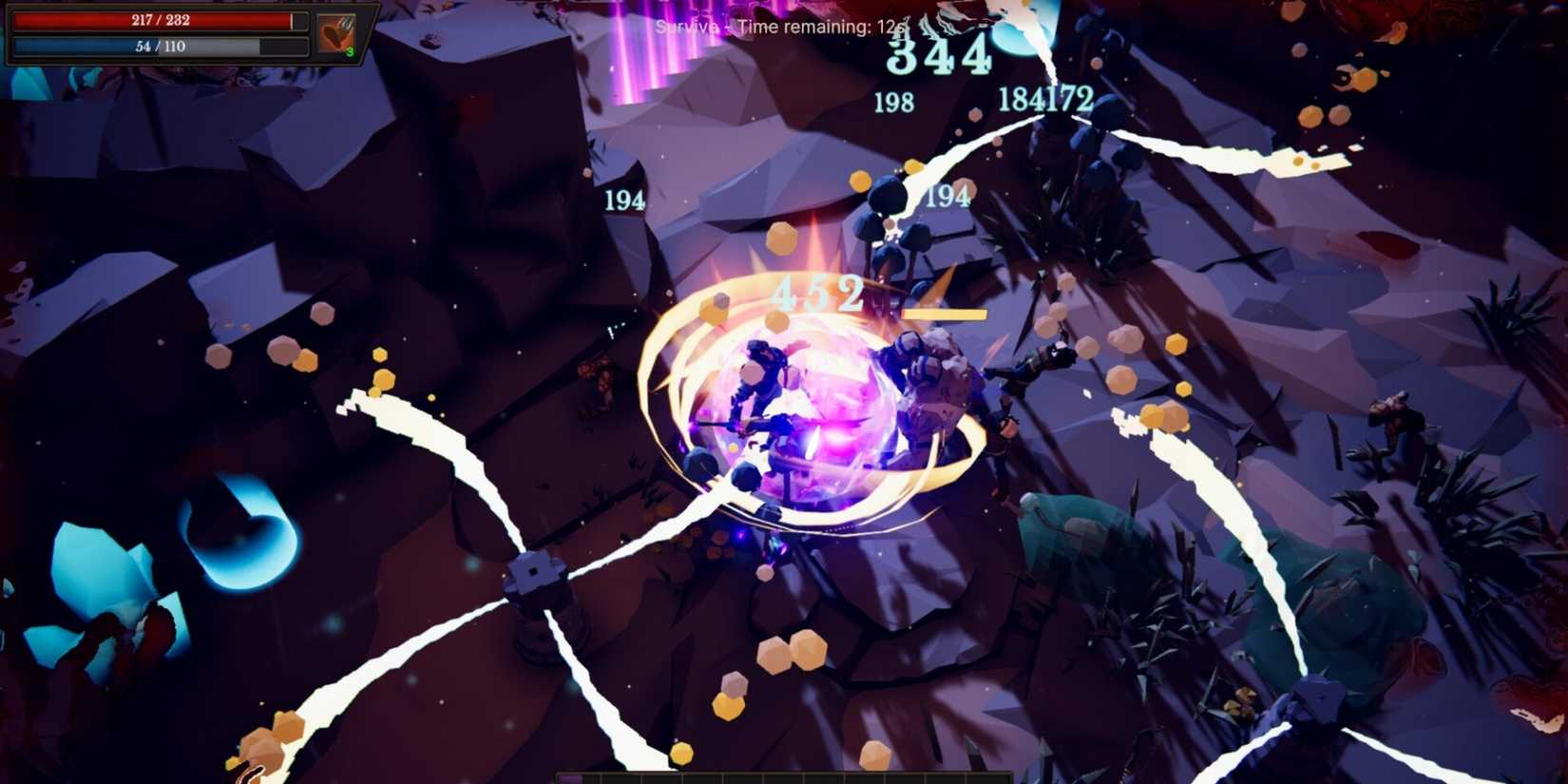Click the green item count badge showing 3

tap(350, 50)
